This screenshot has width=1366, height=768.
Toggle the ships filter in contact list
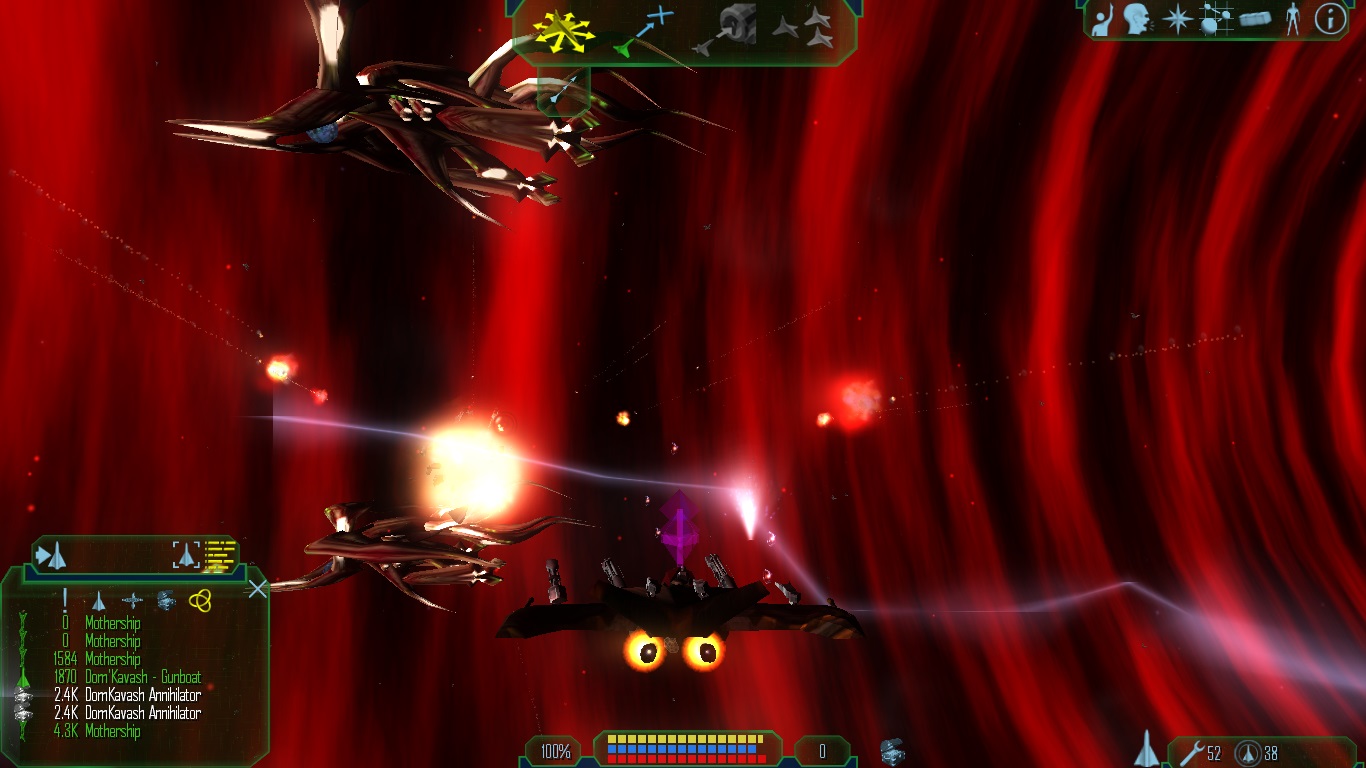[98, 600]
